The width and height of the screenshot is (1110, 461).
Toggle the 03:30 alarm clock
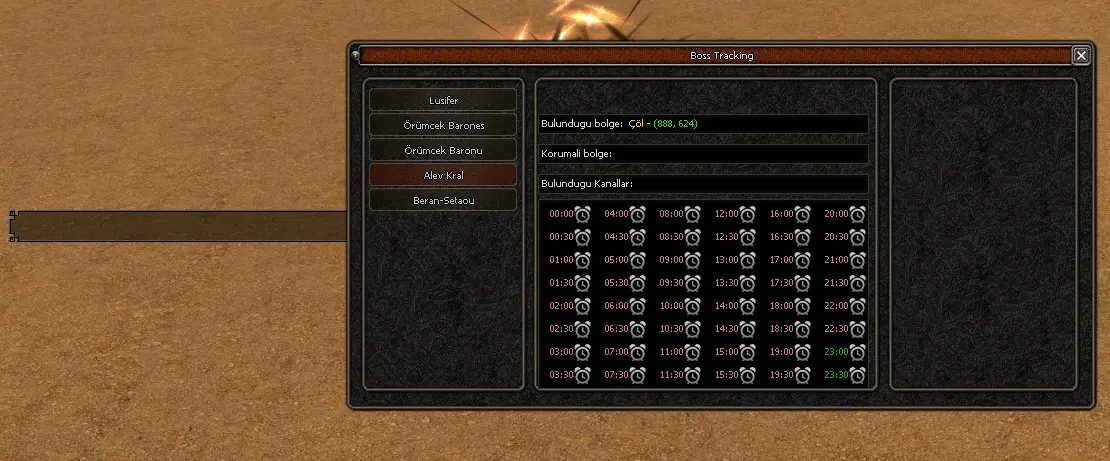pyautogui.click(x=582, y=374)
